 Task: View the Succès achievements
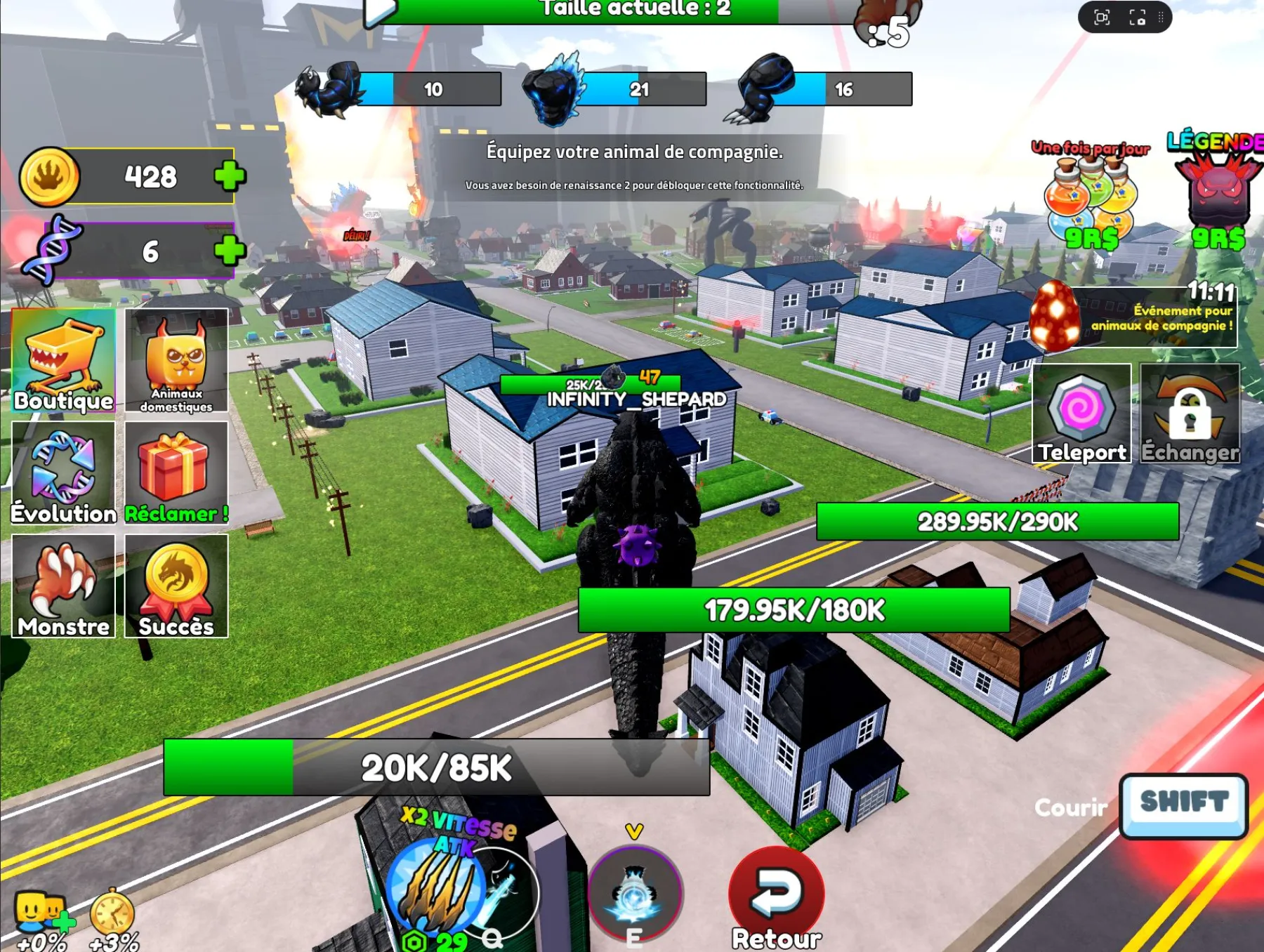click(176, 583)
